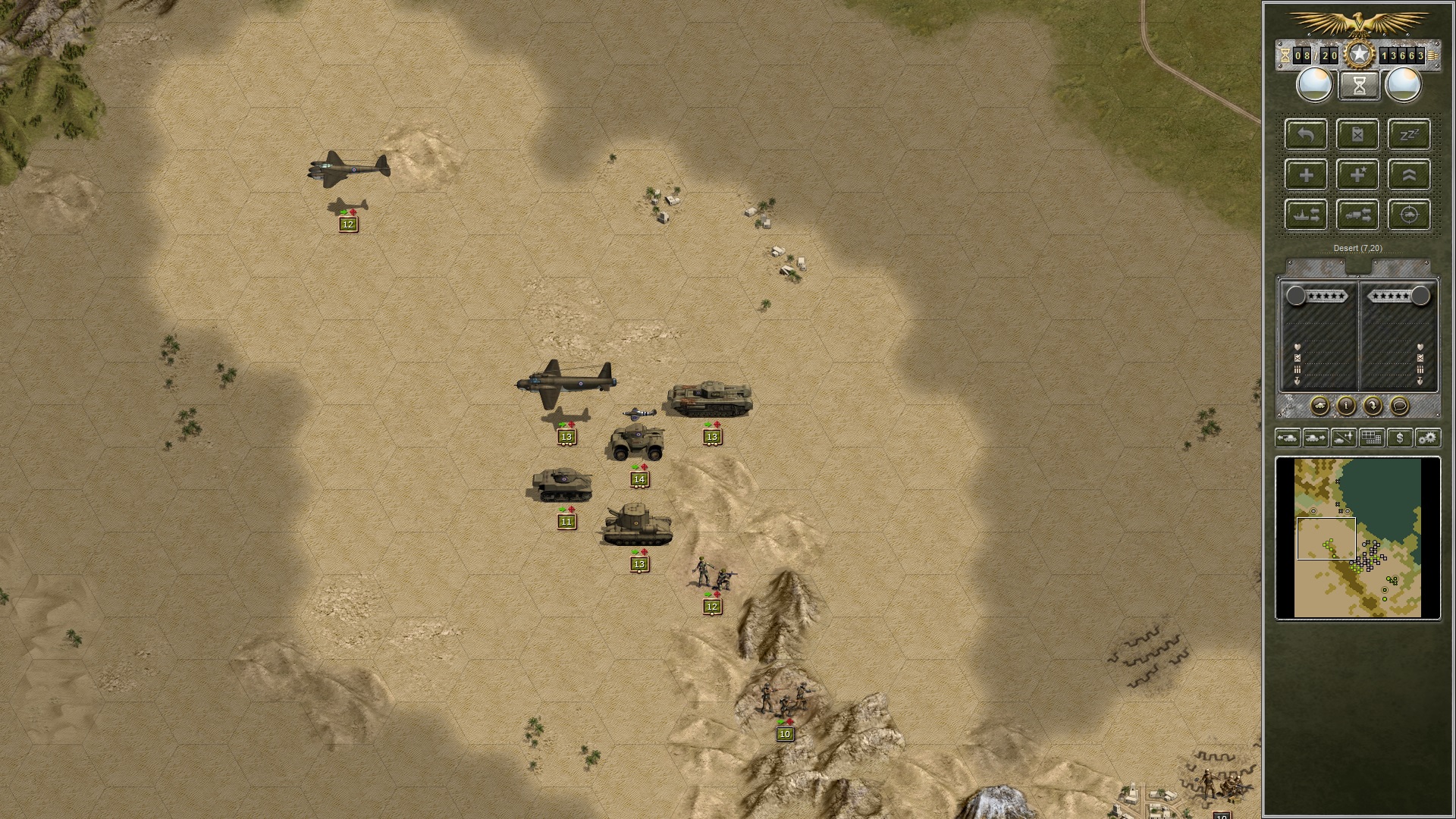Embark the unit onto sea transport
Viewport: 1456px width, 819px height.
1305,214
